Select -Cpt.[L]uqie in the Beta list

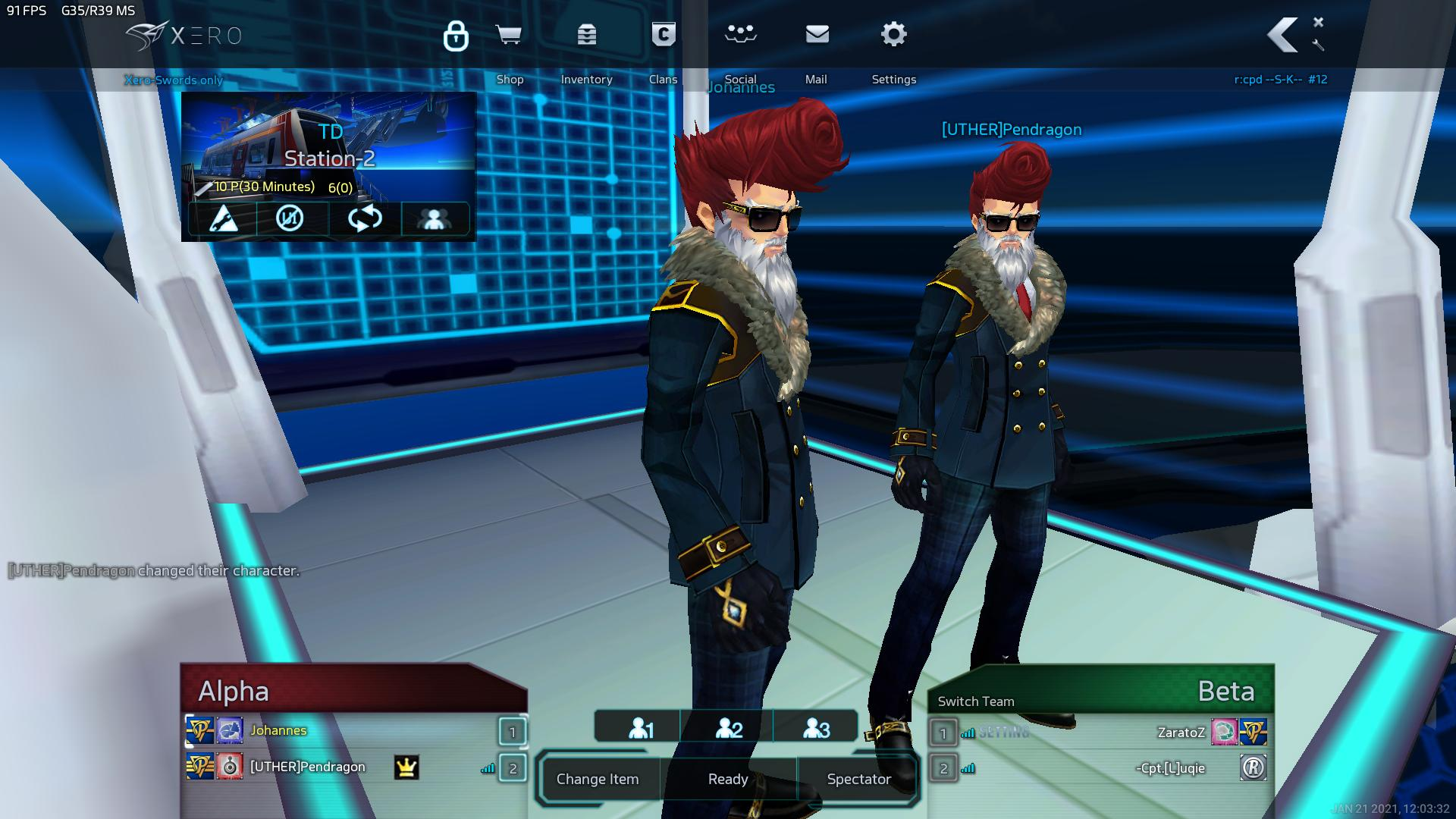coord(1170,768)
